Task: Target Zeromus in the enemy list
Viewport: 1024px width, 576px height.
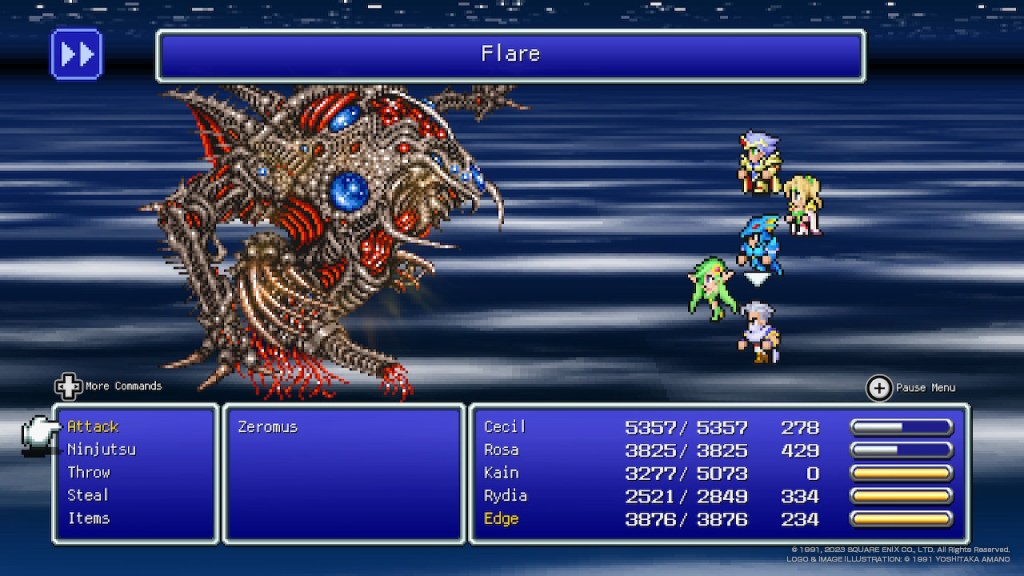Action: tap(268, 427)
